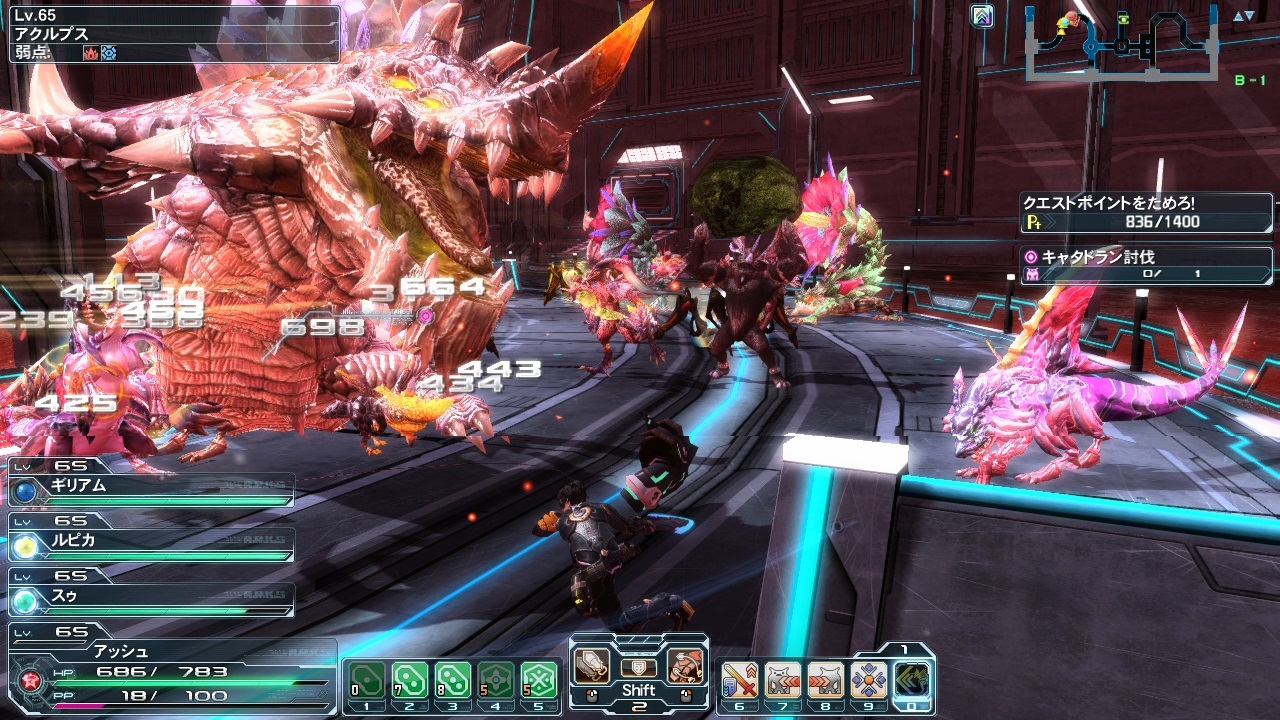This screenshot has height=720, width=1280.
Task: Activate the red sword boost skill
Action: coord(738,680)
